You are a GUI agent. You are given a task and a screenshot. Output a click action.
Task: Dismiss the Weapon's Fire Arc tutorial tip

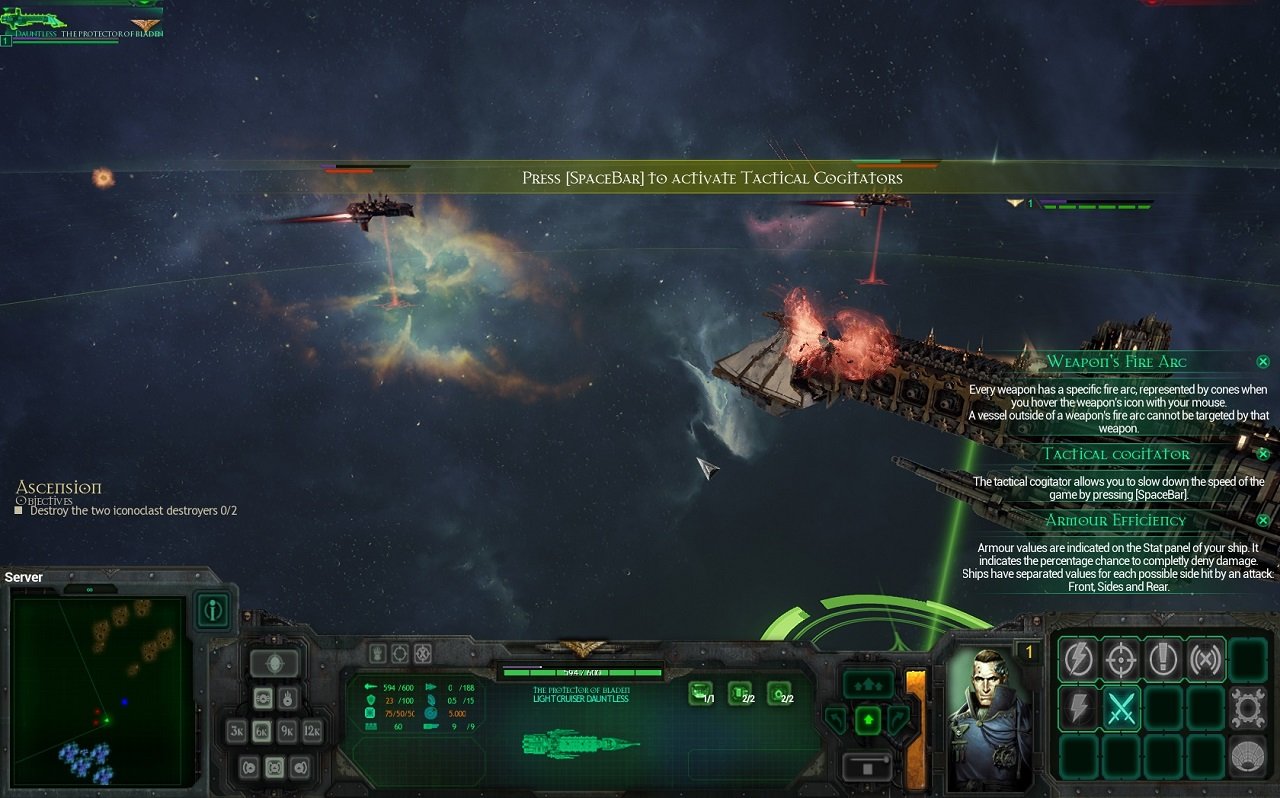click(x=1263, y=361)
